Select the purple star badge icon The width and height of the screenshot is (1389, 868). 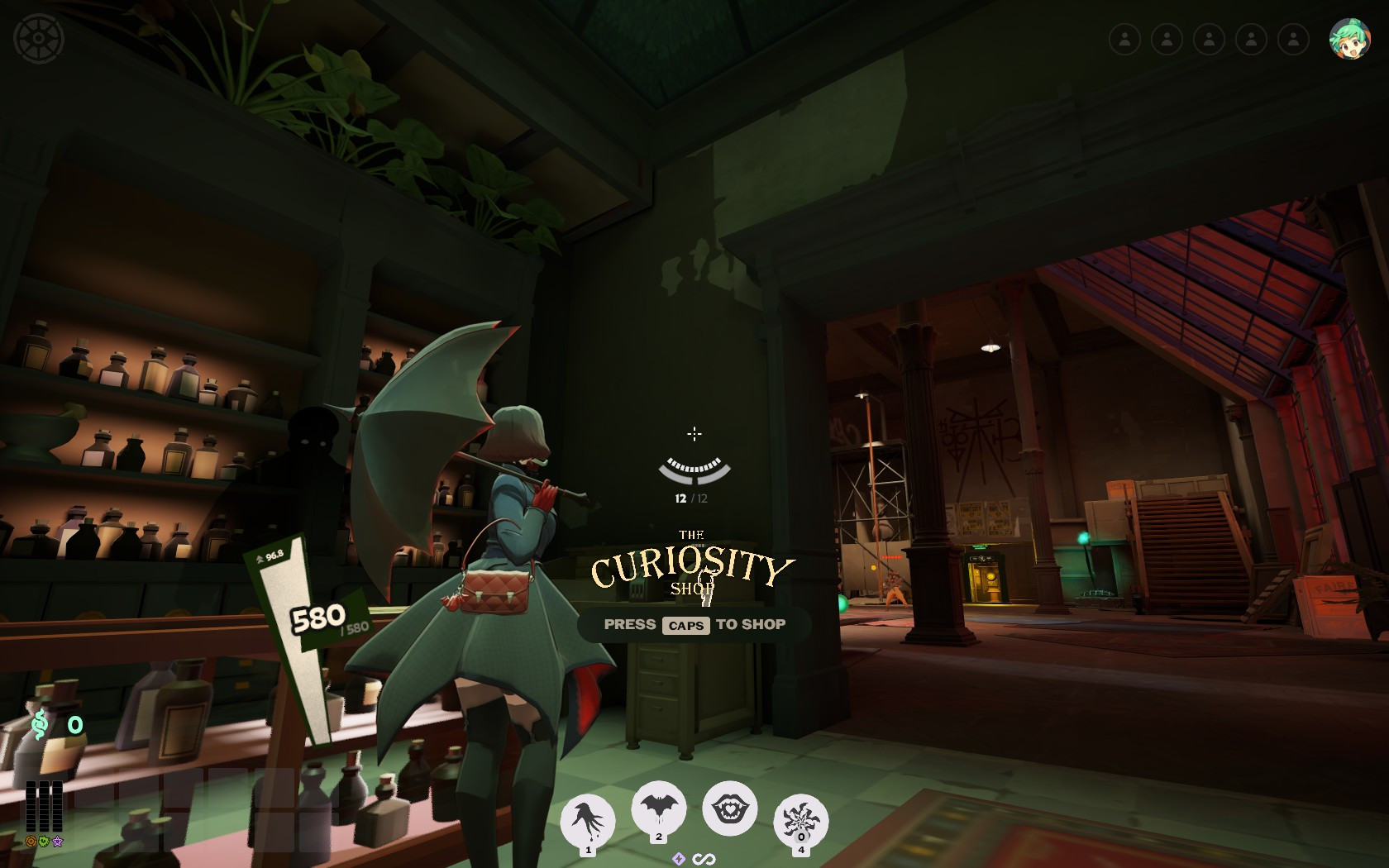(x=58, y=841)
